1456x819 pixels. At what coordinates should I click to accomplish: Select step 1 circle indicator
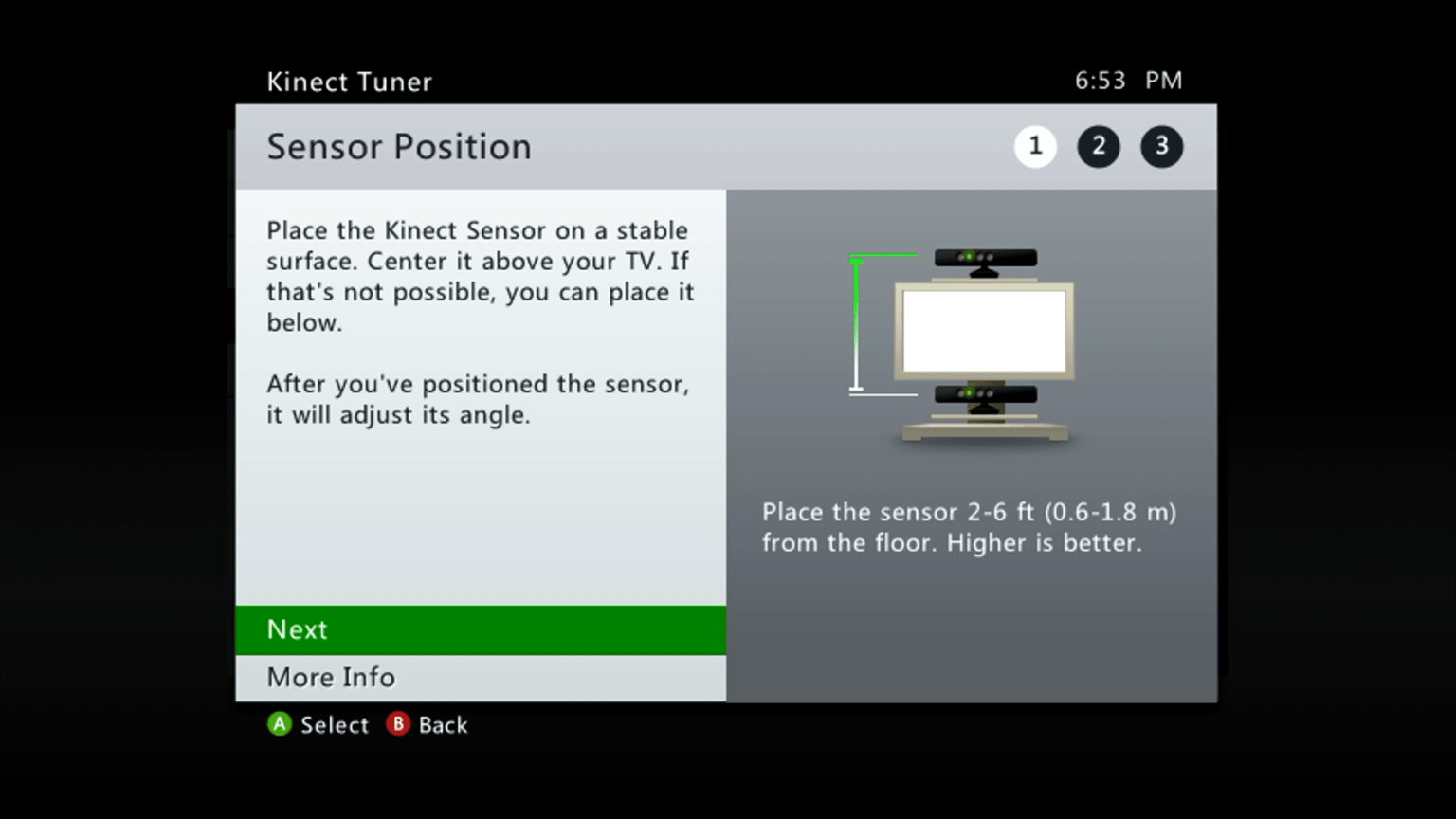[1036, 147]
